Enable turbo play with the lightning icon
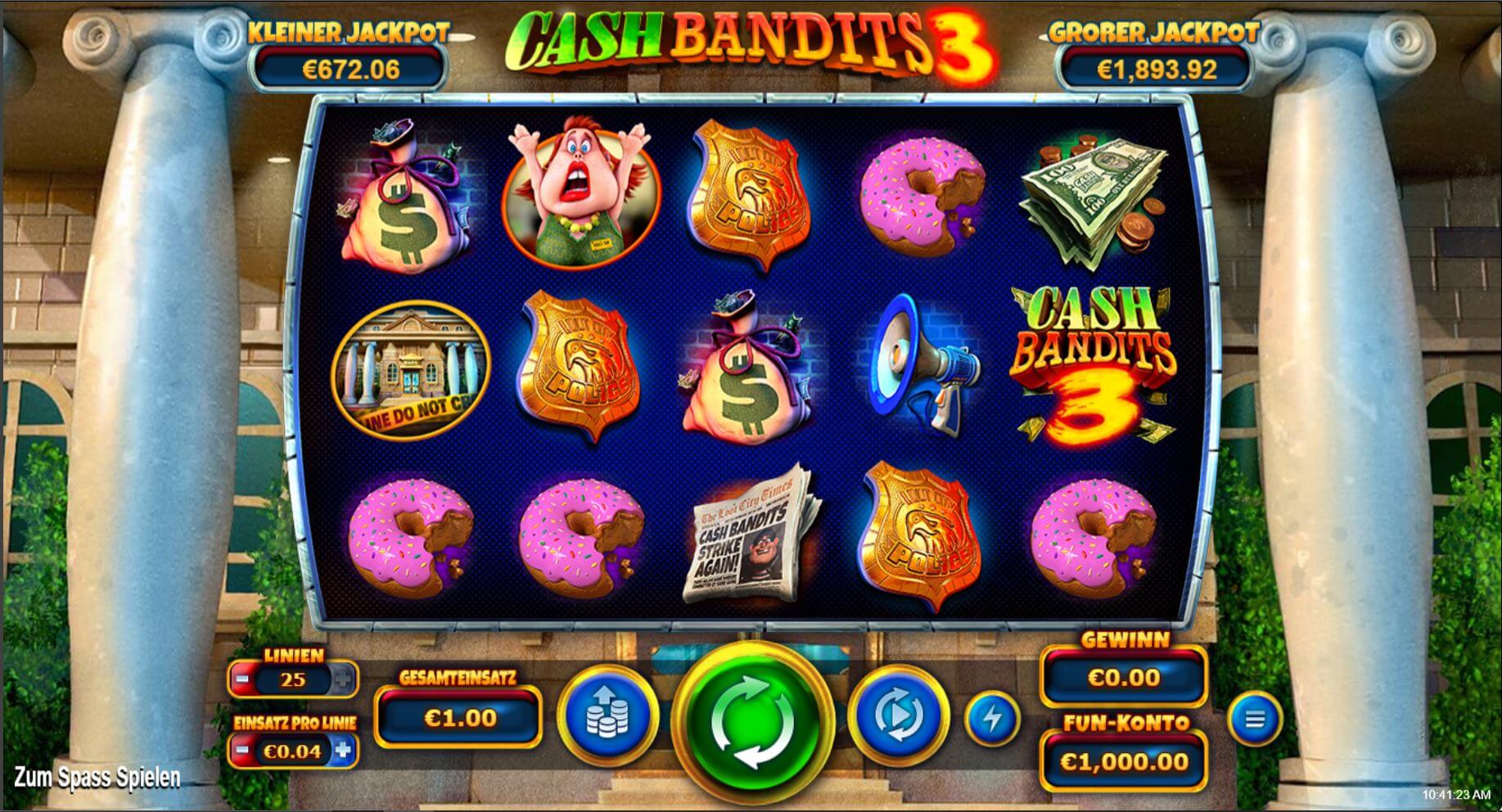This screenshot has height=812, width=1502. (995, 720)
